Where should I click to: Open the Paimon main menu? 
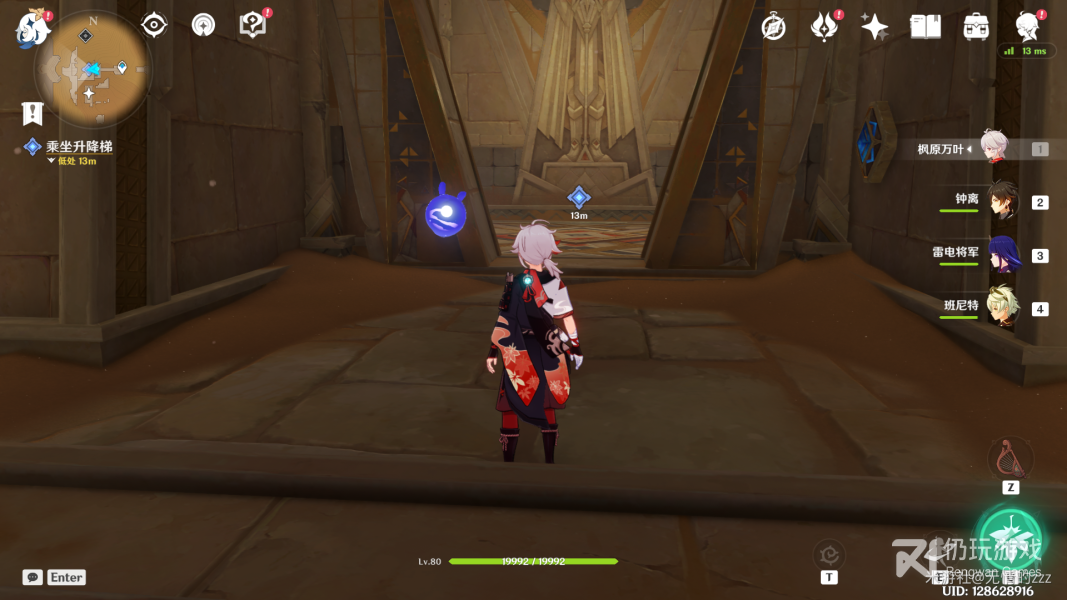(x=31, y=28)
